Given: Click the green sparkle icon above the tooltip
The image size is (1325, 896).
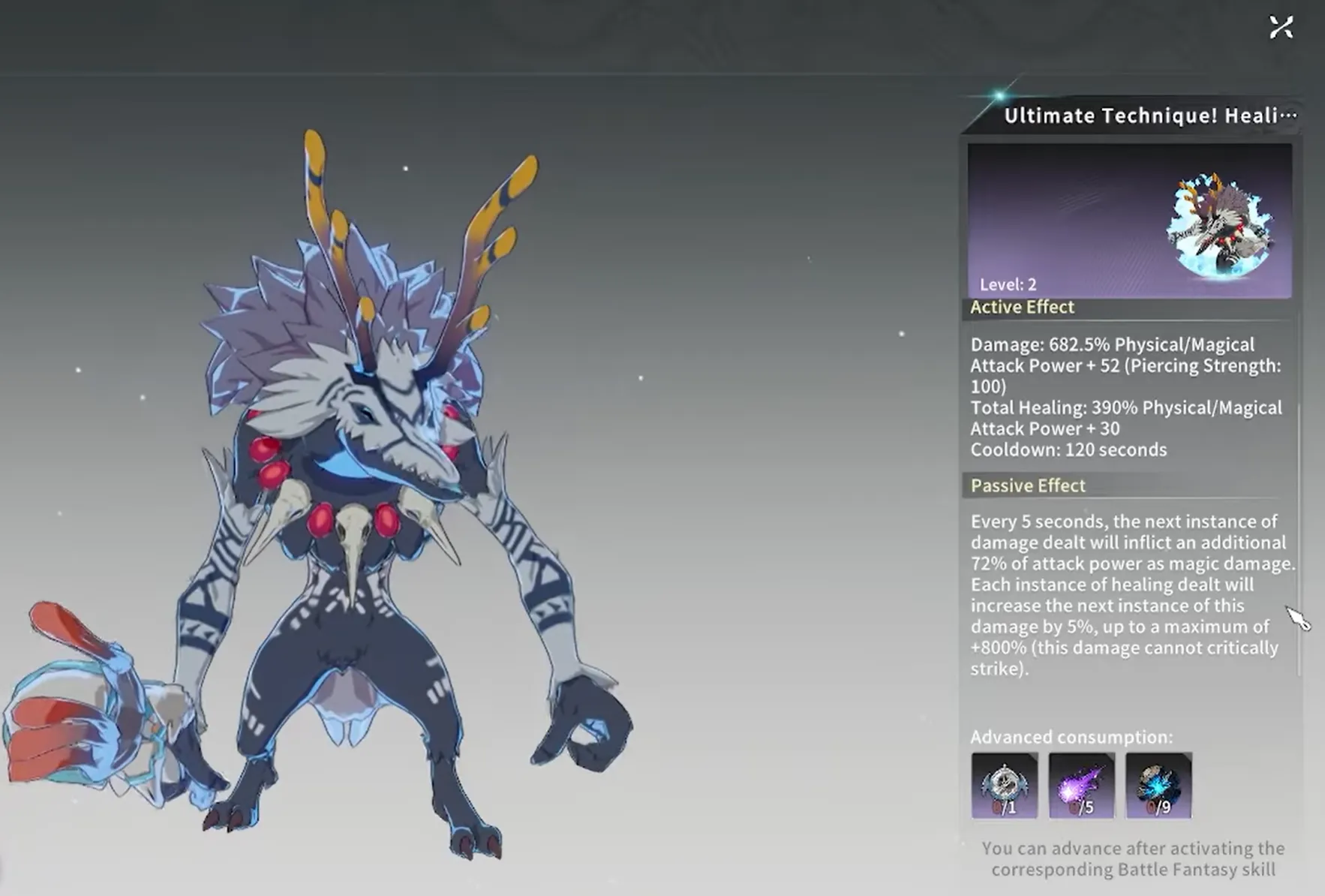Looking at the screenshot, I should point(998,95).
